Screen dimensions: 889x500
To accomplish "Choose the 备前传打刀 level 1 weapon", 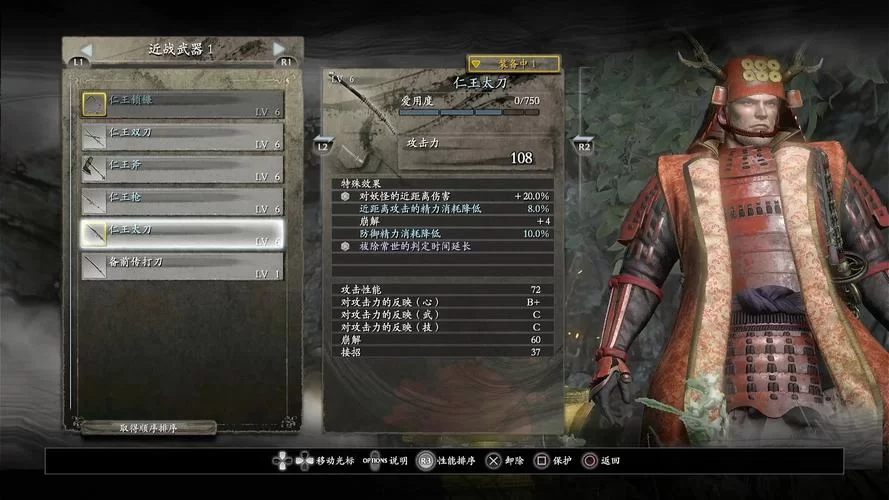I will coord(182,266).
